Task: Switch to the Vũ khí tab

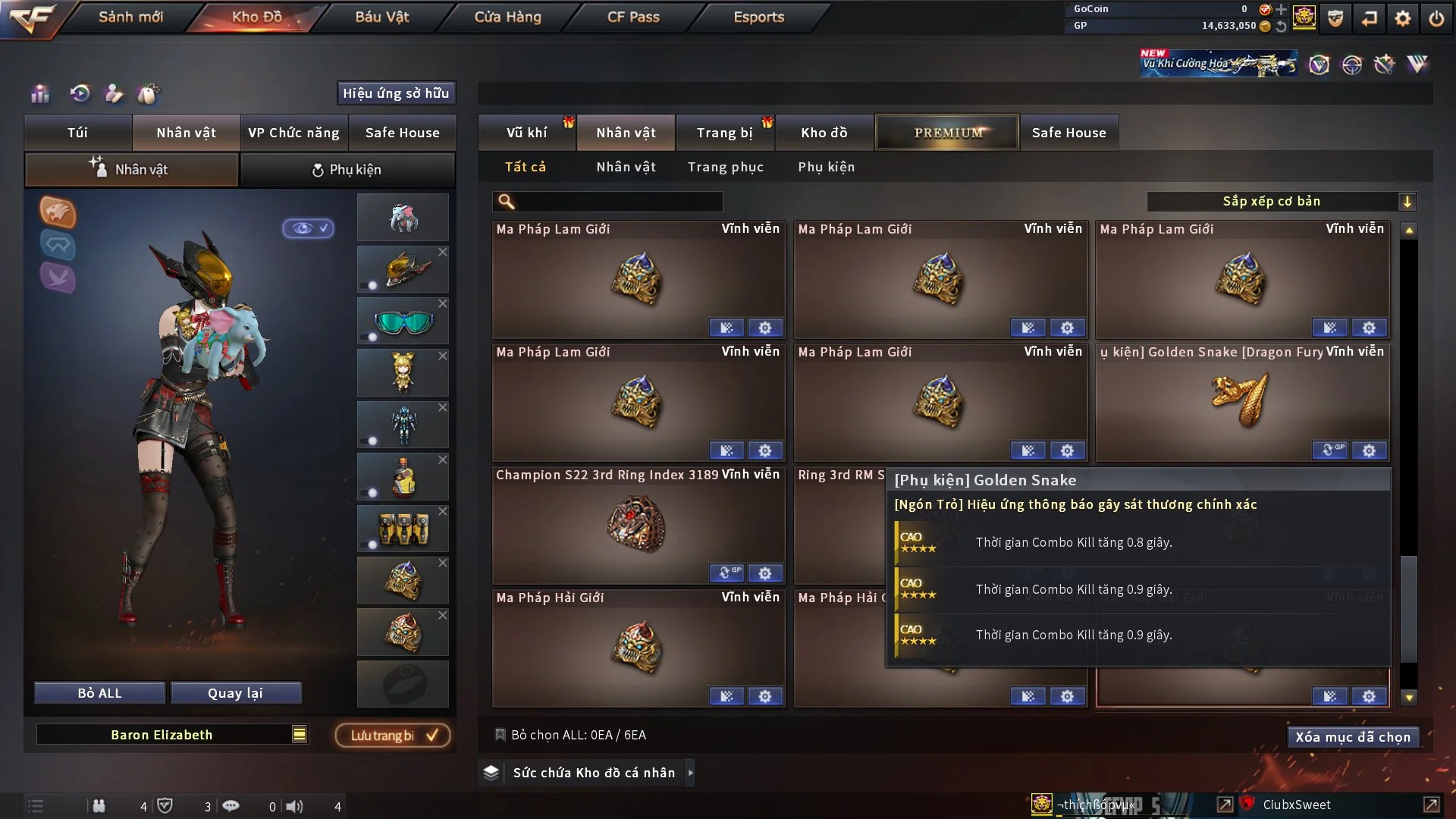Action: point(526,133)
